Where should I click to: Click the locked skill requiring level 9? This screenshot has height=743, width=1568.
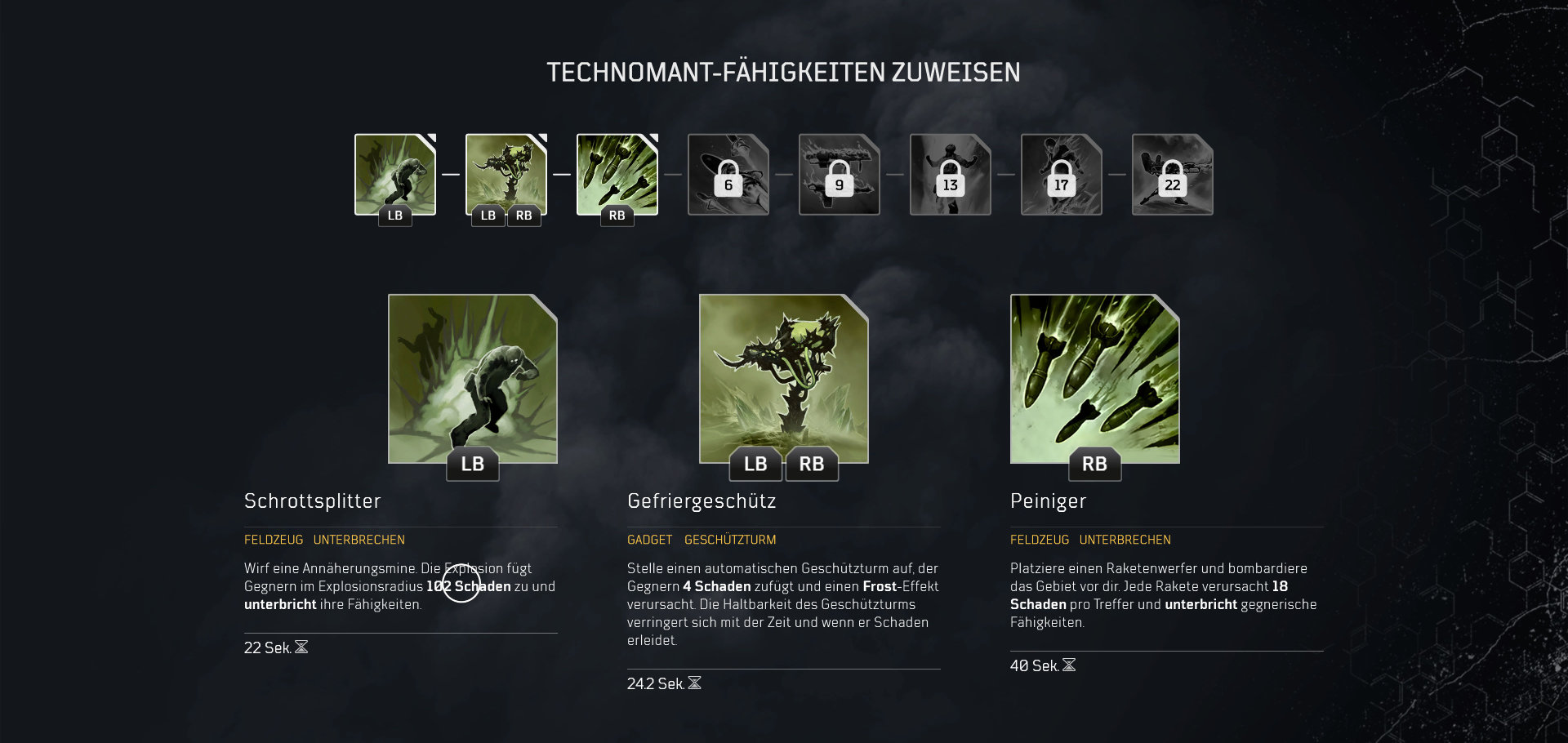pos(840,174)
